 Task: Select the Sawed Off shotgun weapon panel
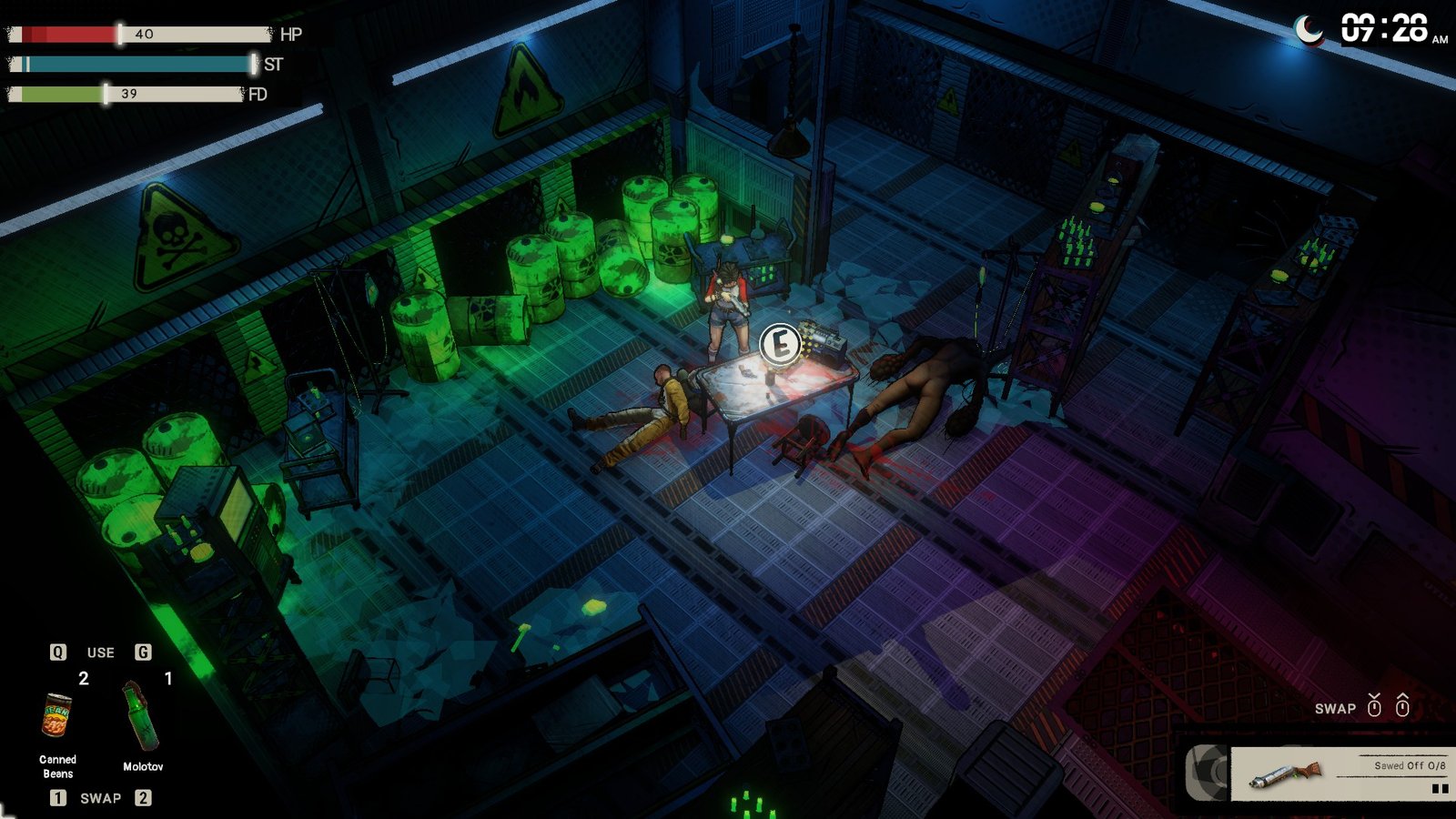click(1339, 773)
